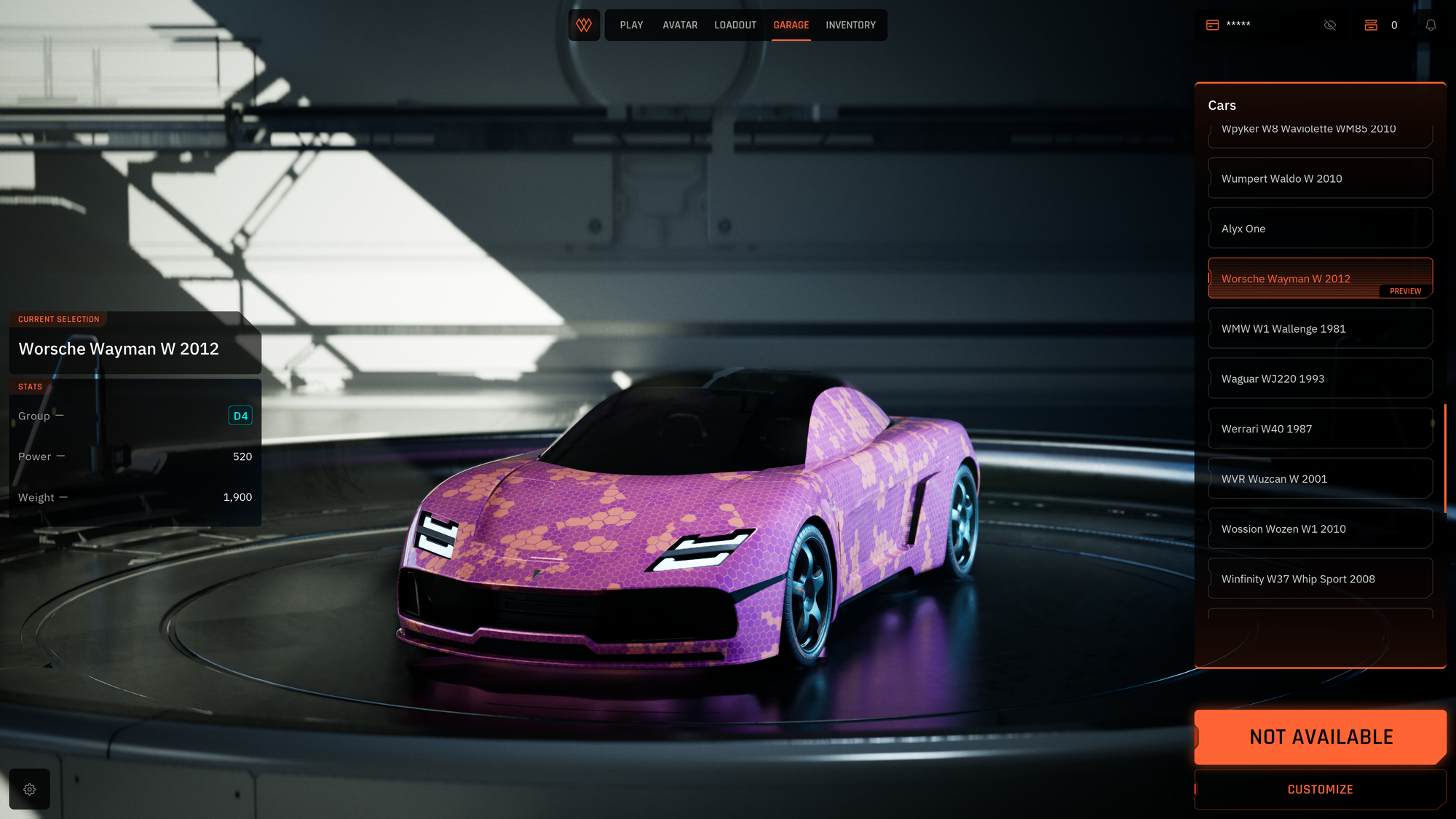Choose Wossion Wozen W1 2010
The height and width of the screenshot is (819, 1456).
[1320, 529]
